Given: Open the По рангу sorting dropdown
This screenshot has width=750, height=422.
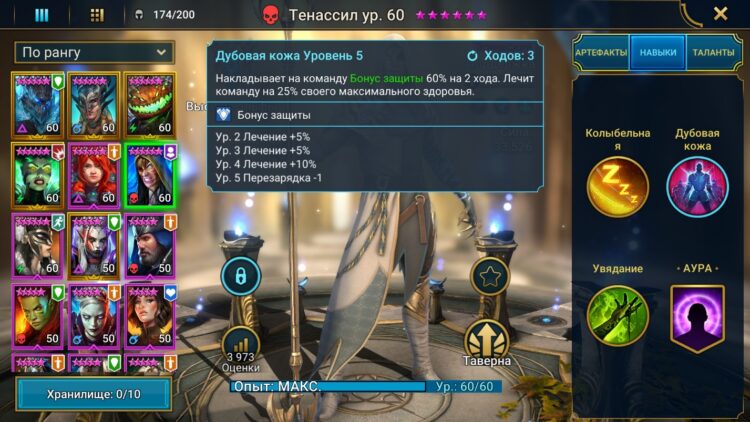Looking at the screenshot, I should (x=94, y=52).
